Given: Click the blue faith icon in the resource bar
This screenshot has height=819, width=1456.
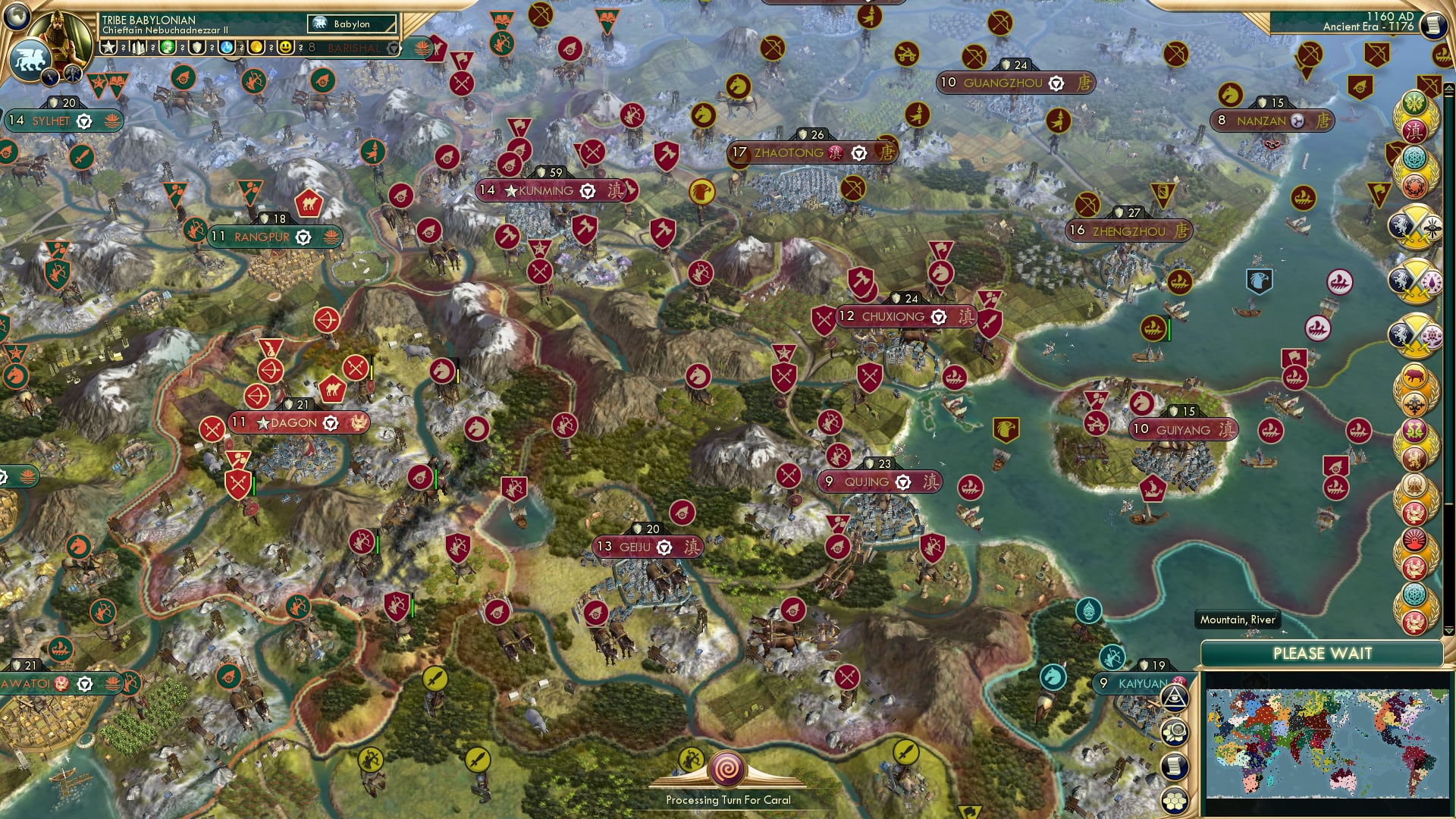Looking at the screenshot, I should 226,47.
